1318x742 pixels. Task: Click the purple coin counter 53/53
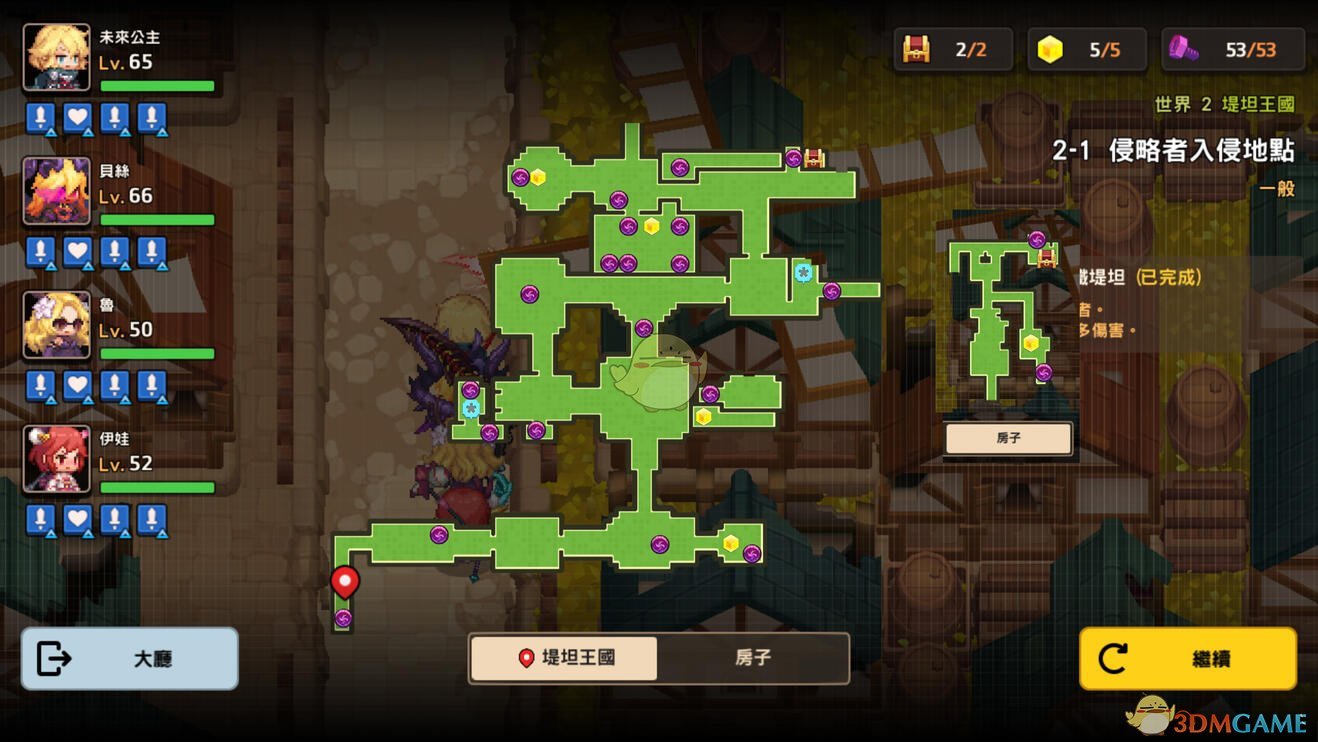coord(1234,50)
